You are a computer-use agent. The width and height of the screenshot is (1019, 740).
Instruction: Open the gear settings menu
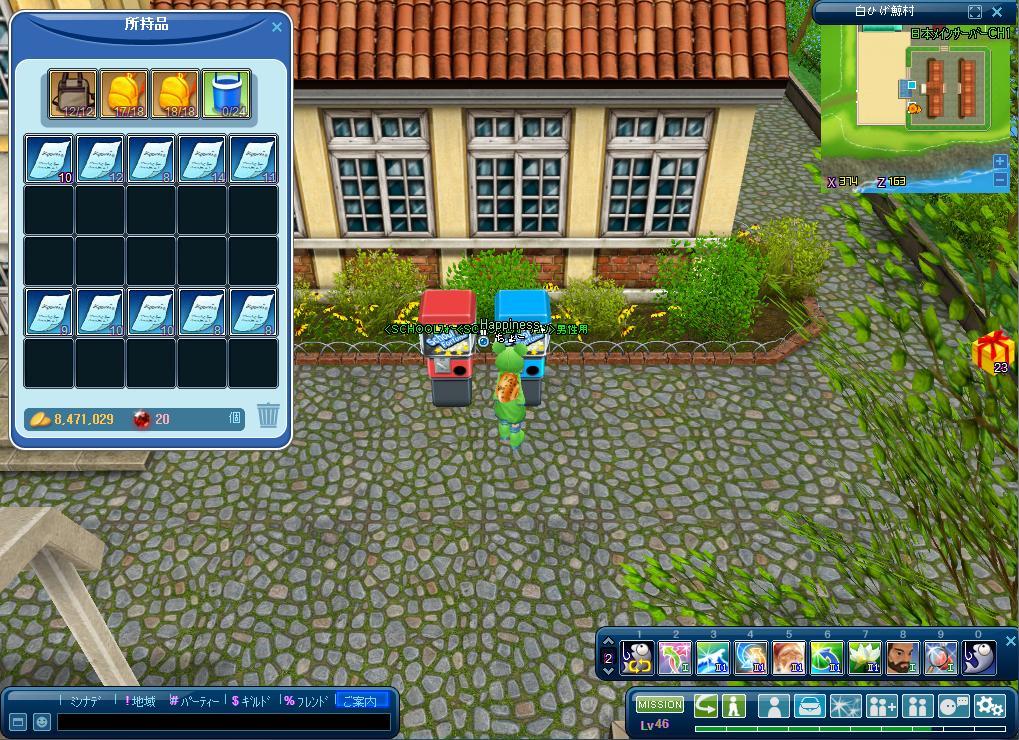tap(989, 705)
